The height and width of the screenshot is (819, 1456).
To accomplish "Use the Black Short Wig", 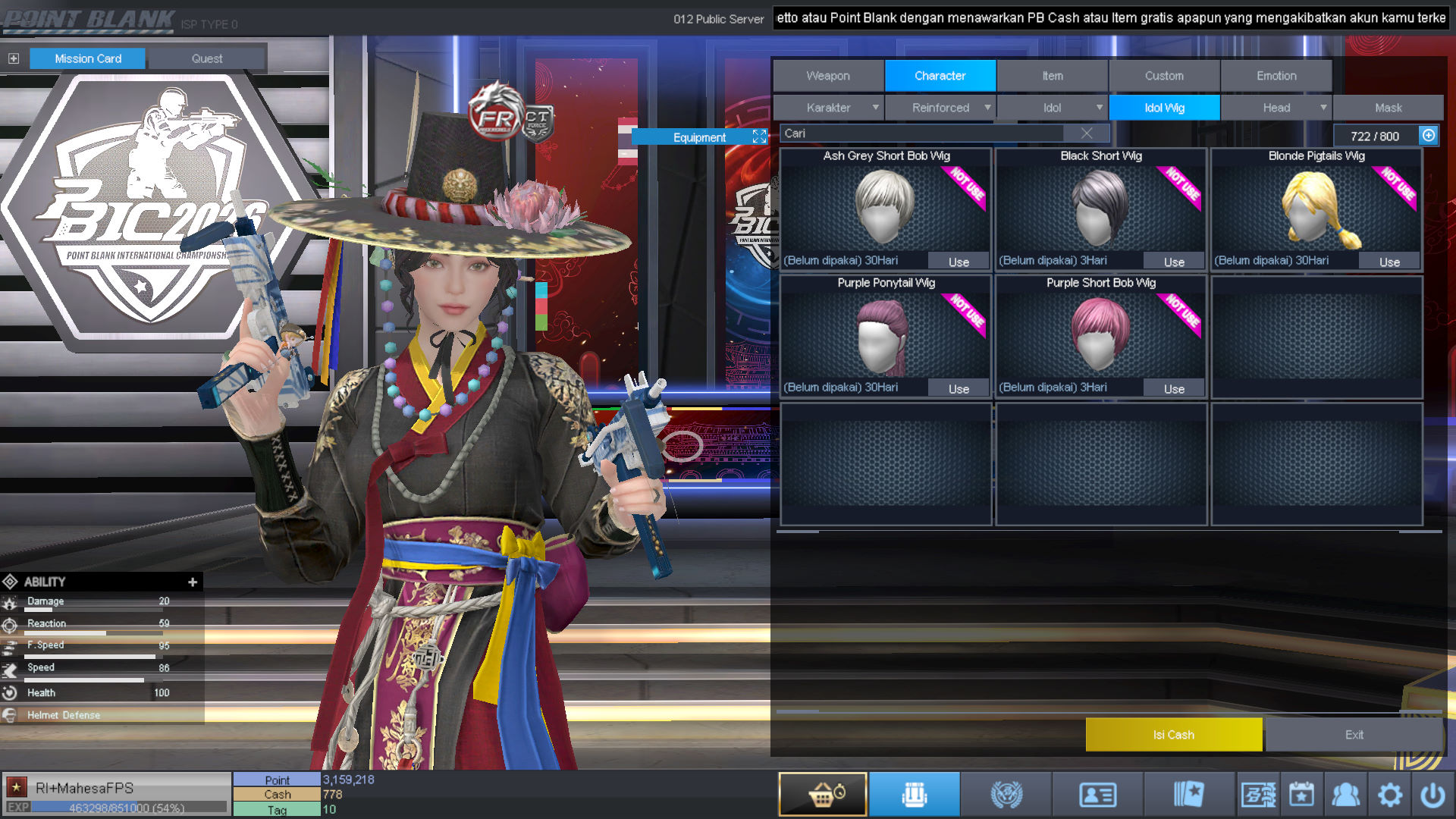I will (x=1174, y=262).
